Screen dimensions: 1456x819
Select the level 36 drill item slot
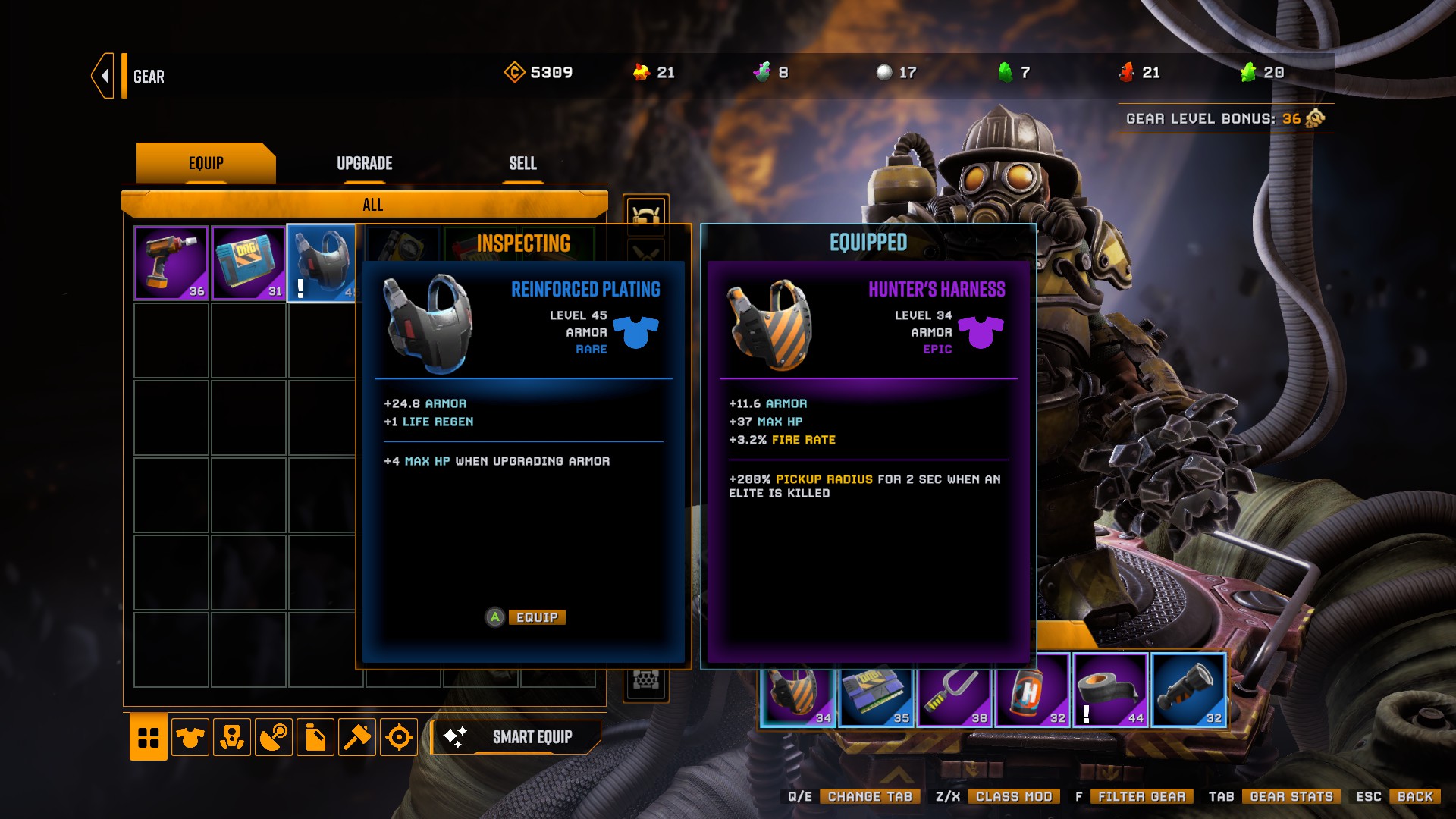point(171,263)
